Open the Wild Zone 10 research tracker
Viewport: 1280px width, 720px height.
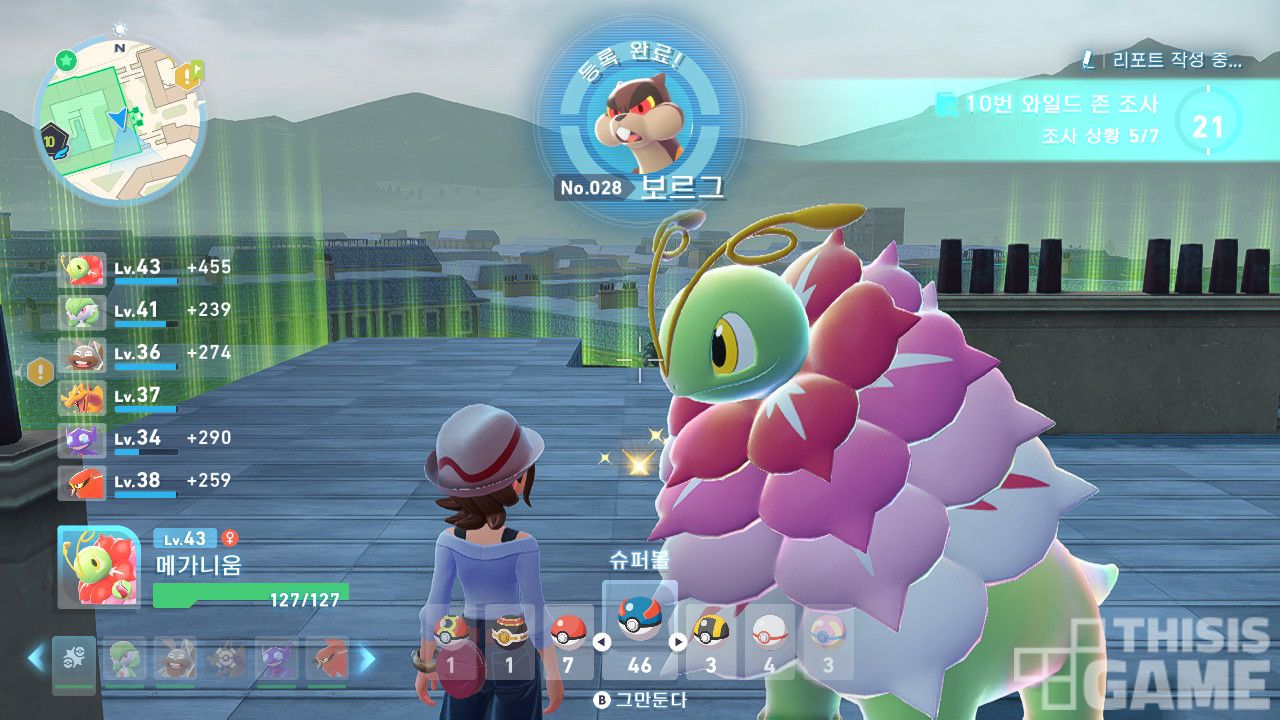click(x=1060, y=118)
